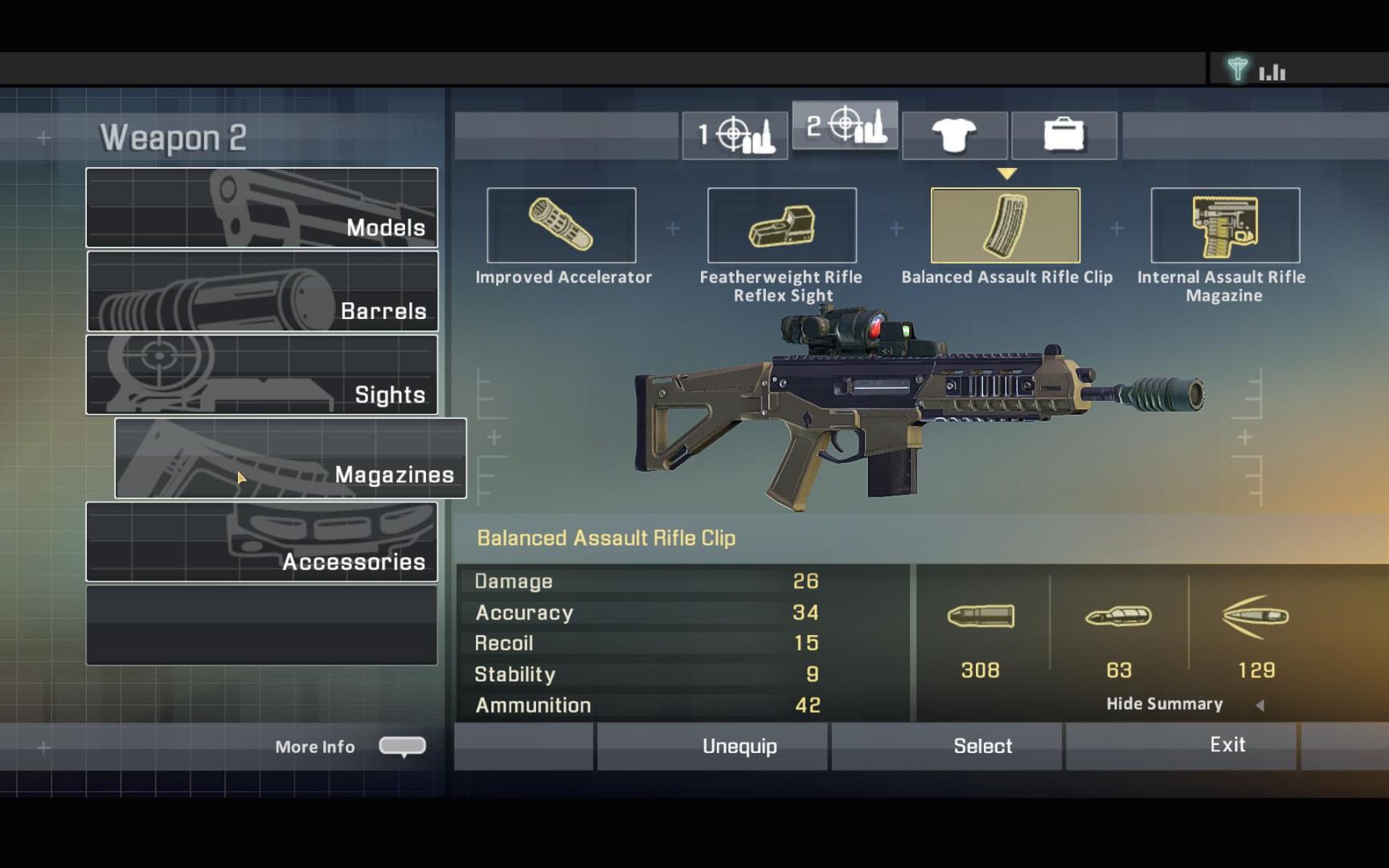Open the Accessories category
This screenshot has height=868, width=1389.
coord(262,542)
